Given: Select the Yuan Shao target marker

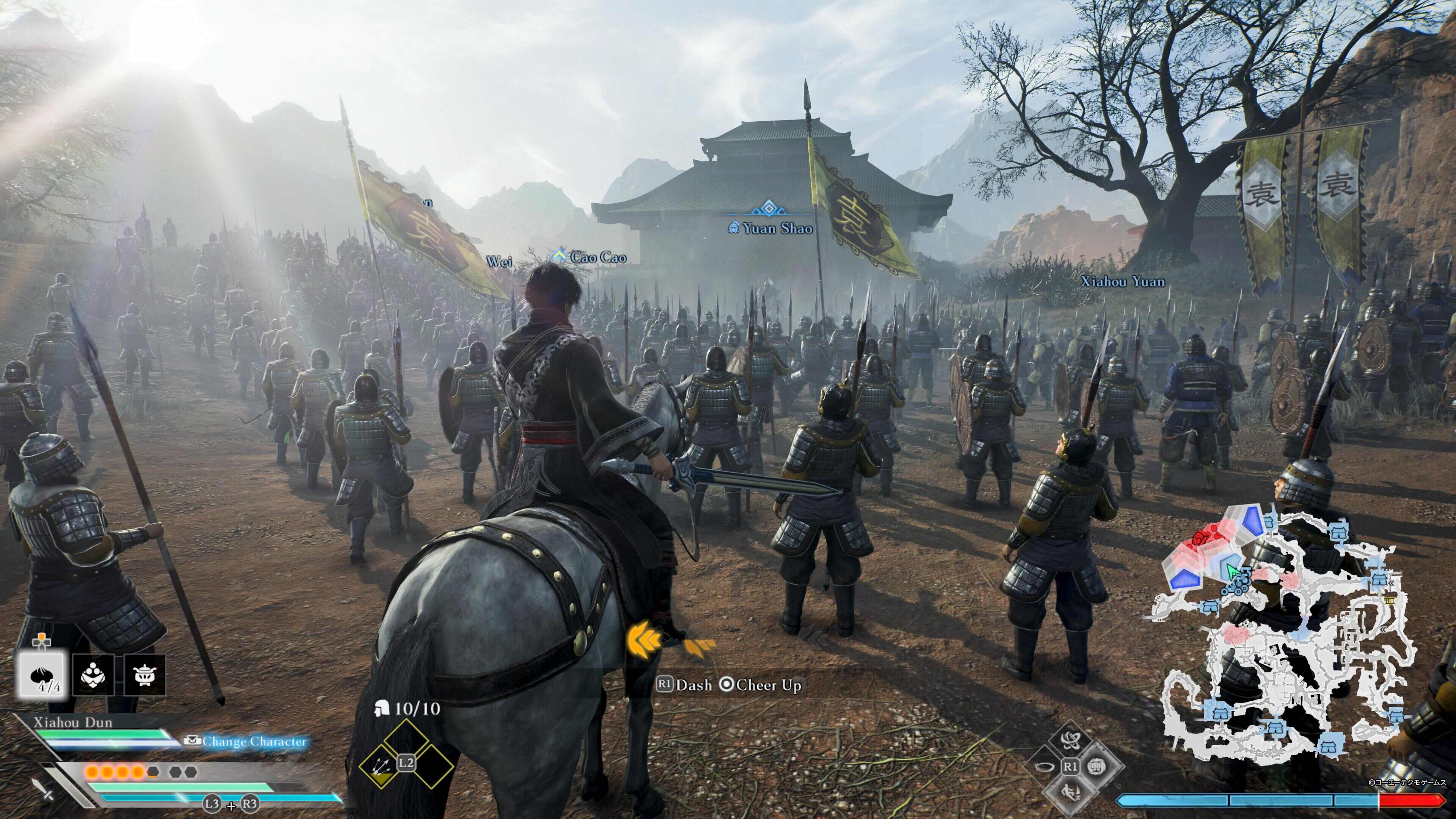Looking at the screenshot, I should 772,228.
